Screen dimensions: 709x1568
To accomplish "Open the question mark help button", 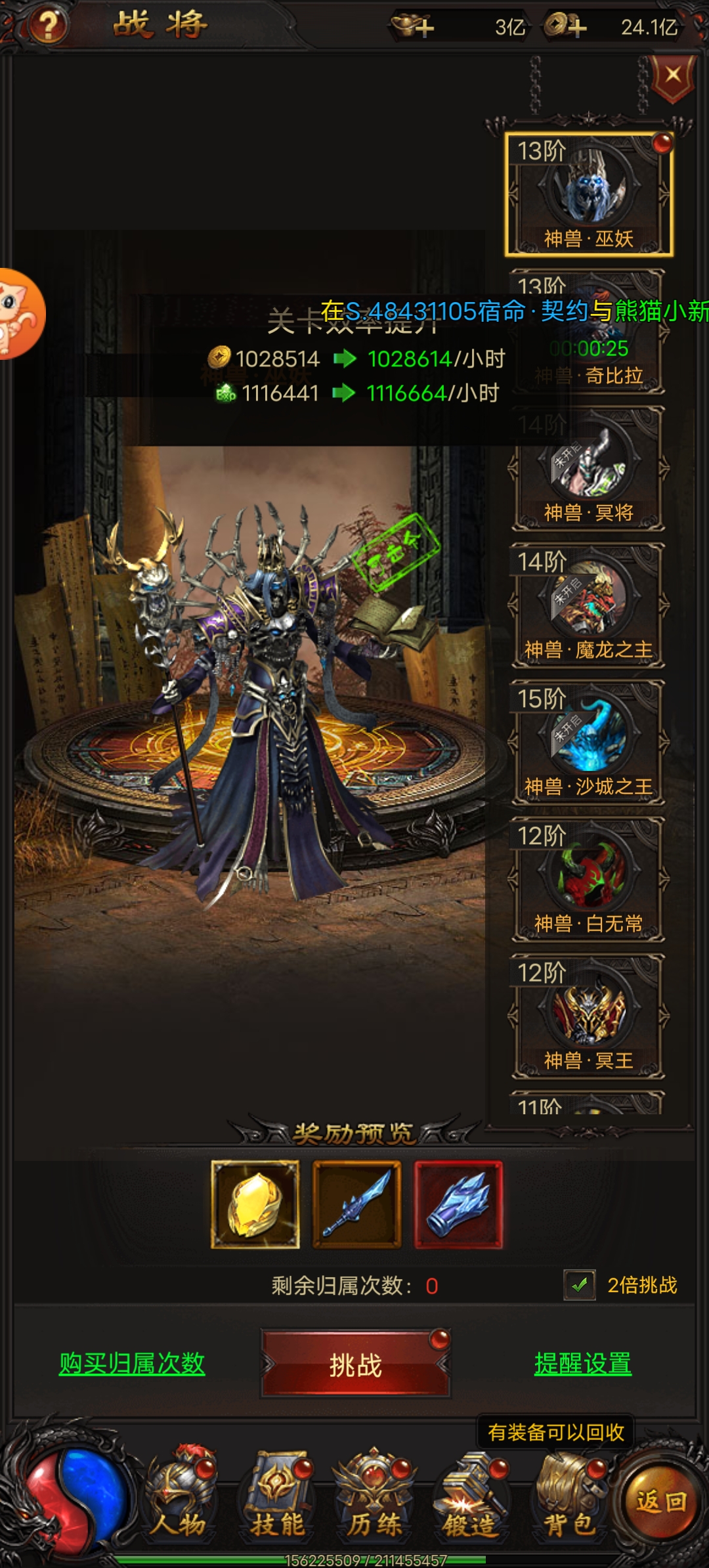I will (47, 25).
